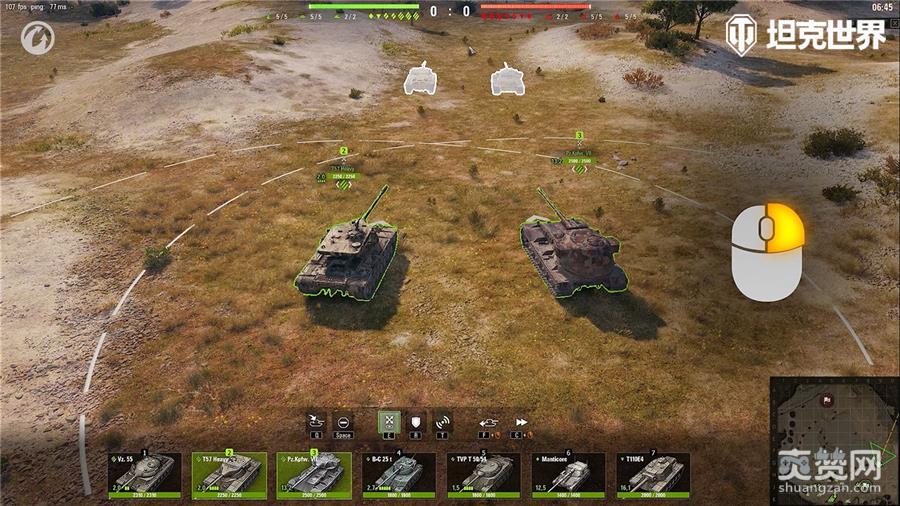Select the T110E4 tank card
This screenshot has width=900, height=506.
[653, 474]
